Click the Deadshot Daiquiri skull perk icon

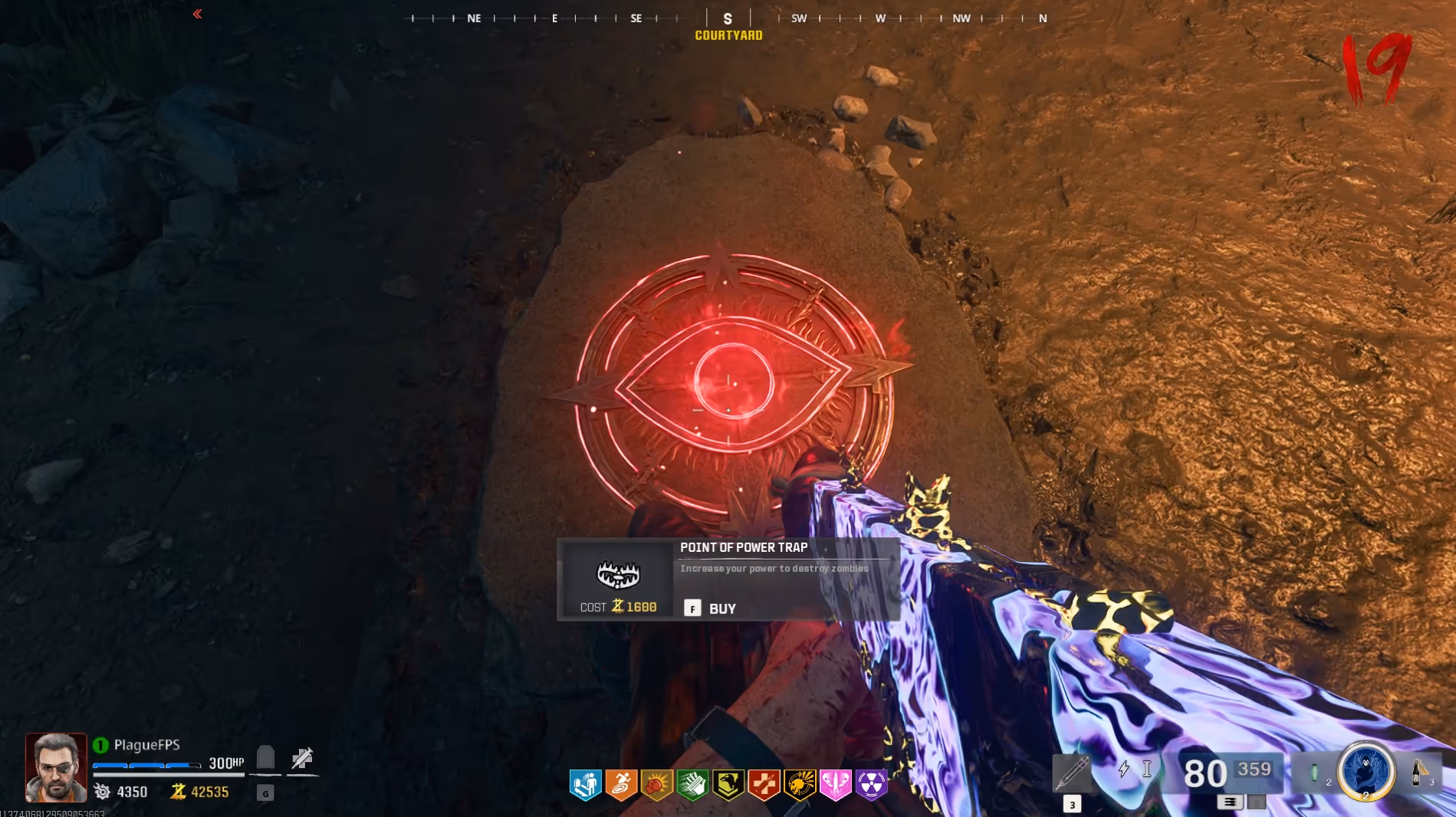(800, 785)
